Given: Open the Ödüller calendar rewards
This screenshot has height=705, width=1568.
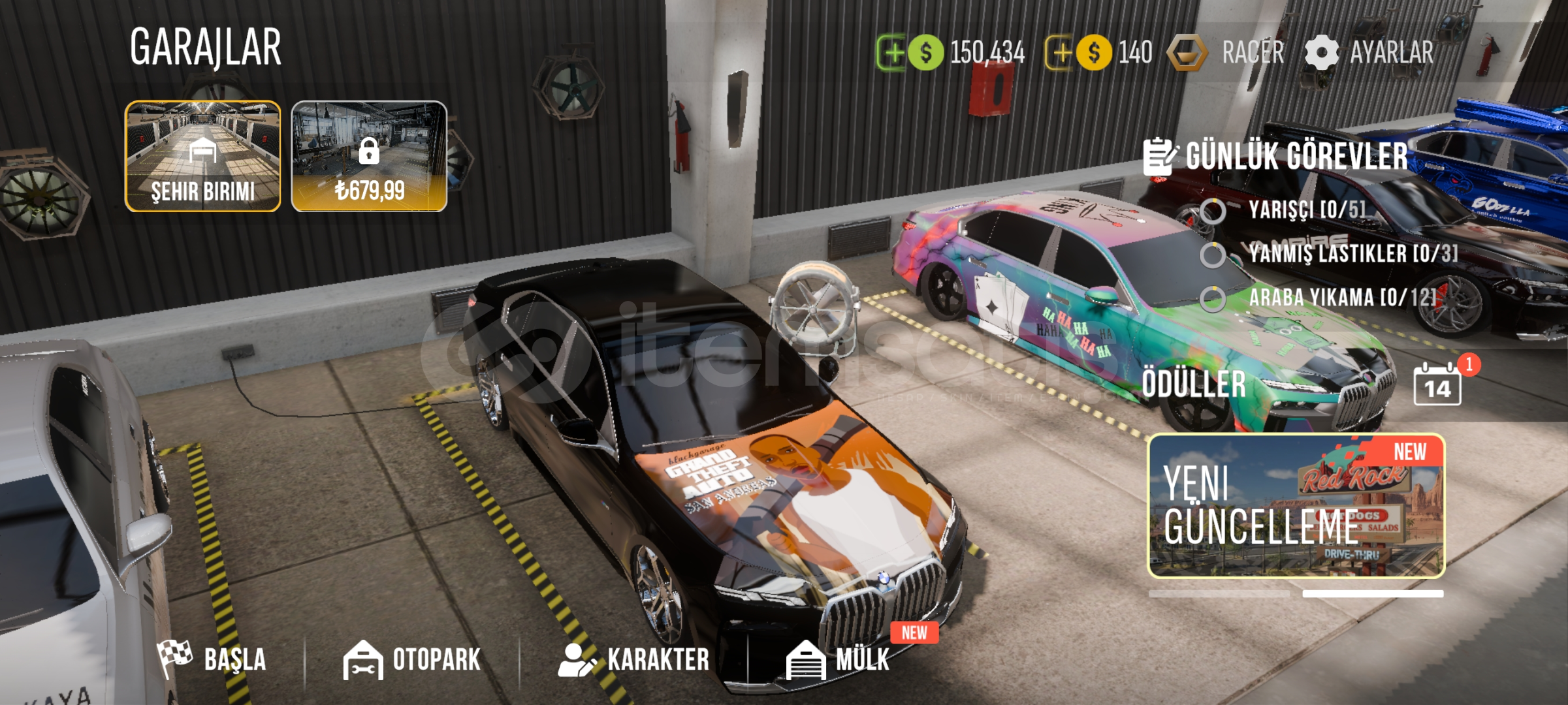Looking at the screenshot, I should [1437, 385].
